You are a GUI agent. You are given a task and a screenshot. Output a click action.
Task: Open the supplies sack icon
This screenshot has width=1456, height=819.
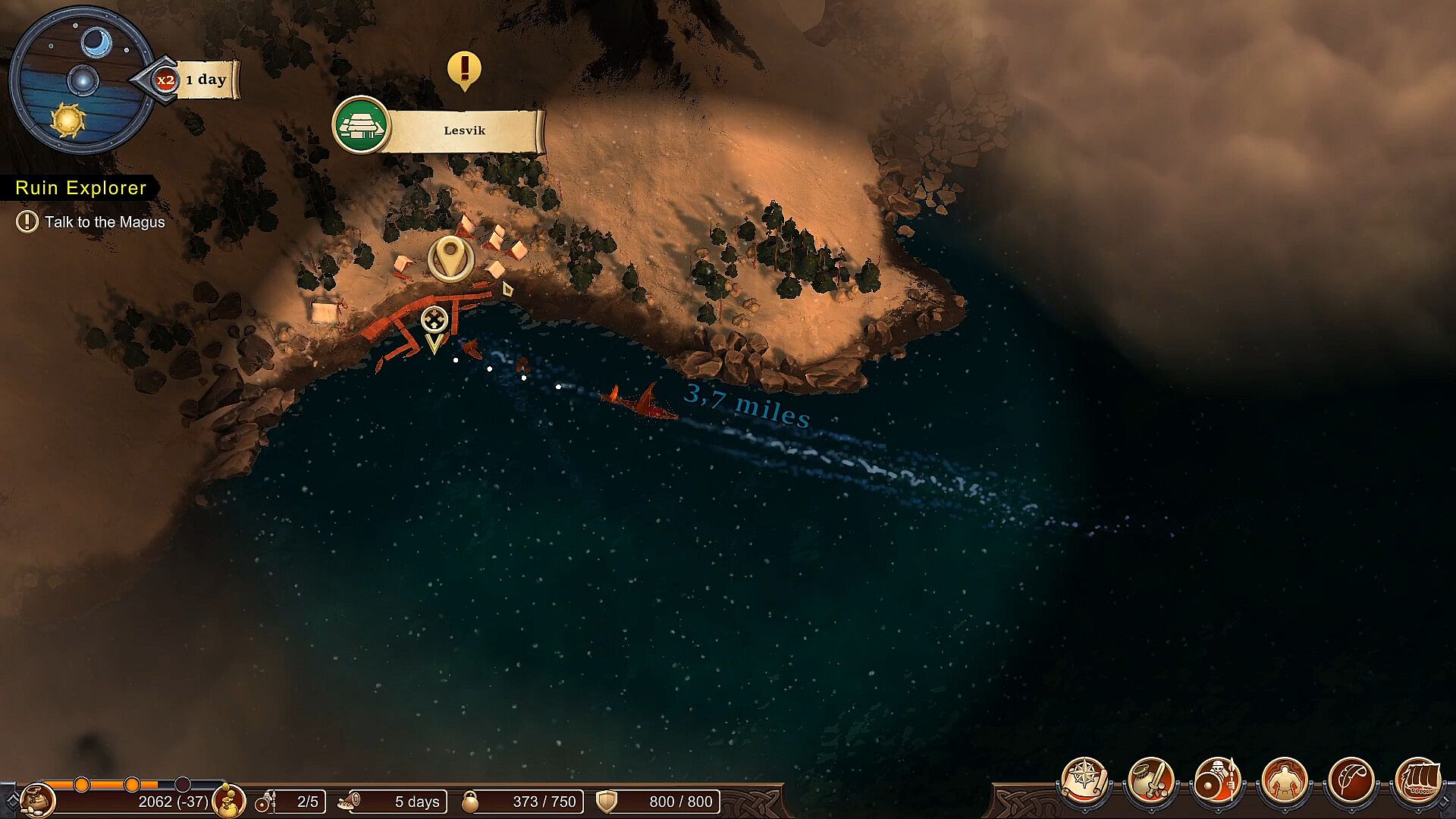tap(36, 801)
